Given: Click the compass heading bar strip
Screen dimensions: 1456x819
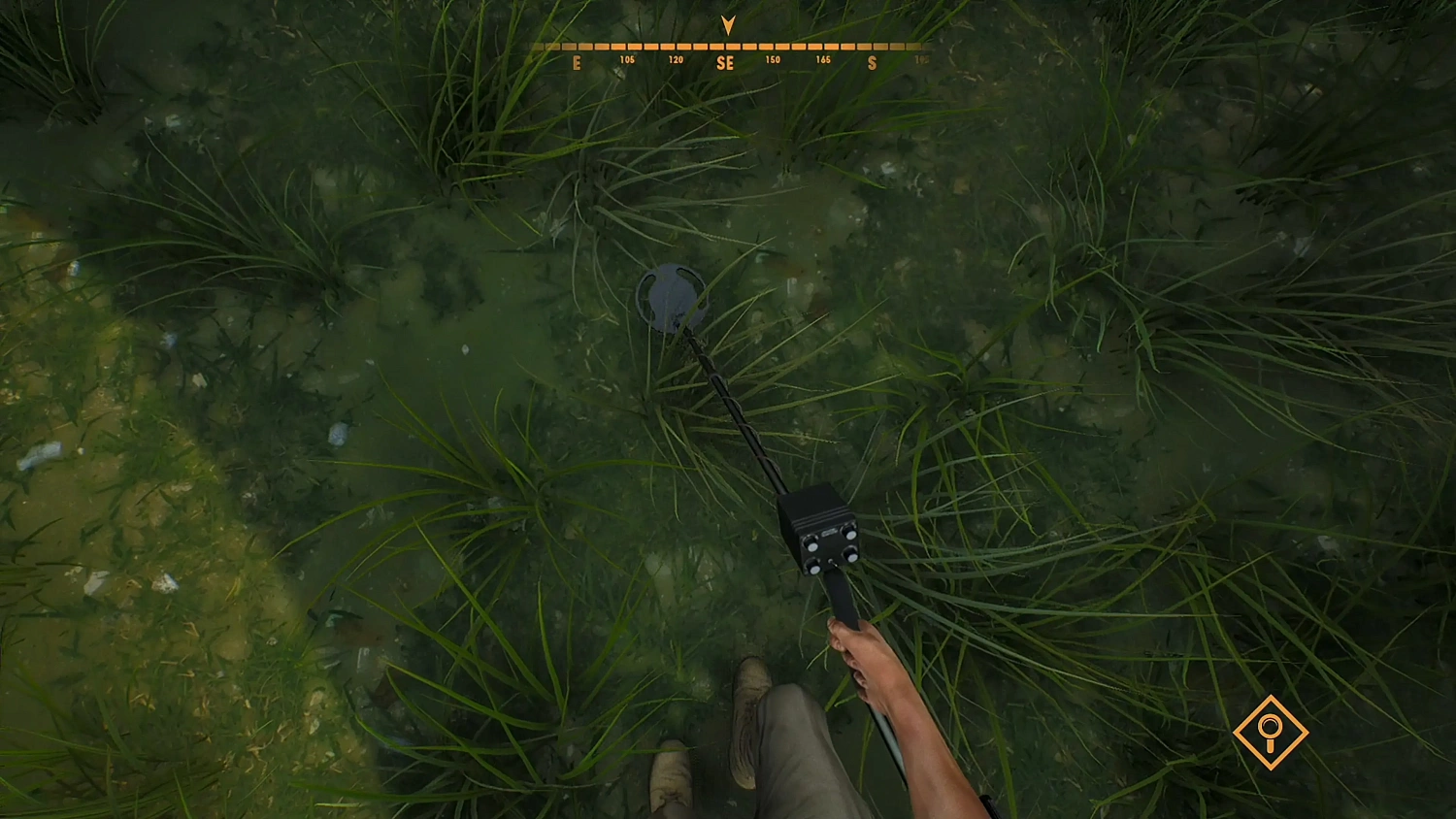Looking at the screenshot, I should (x=728, y=46).
